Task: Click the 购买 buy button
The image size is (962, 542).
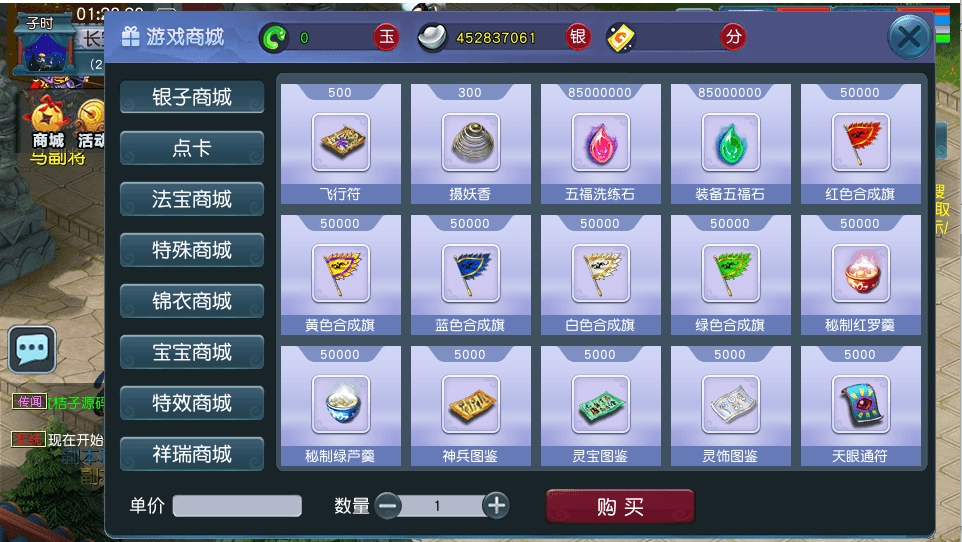Action: [x=620, y=507]
